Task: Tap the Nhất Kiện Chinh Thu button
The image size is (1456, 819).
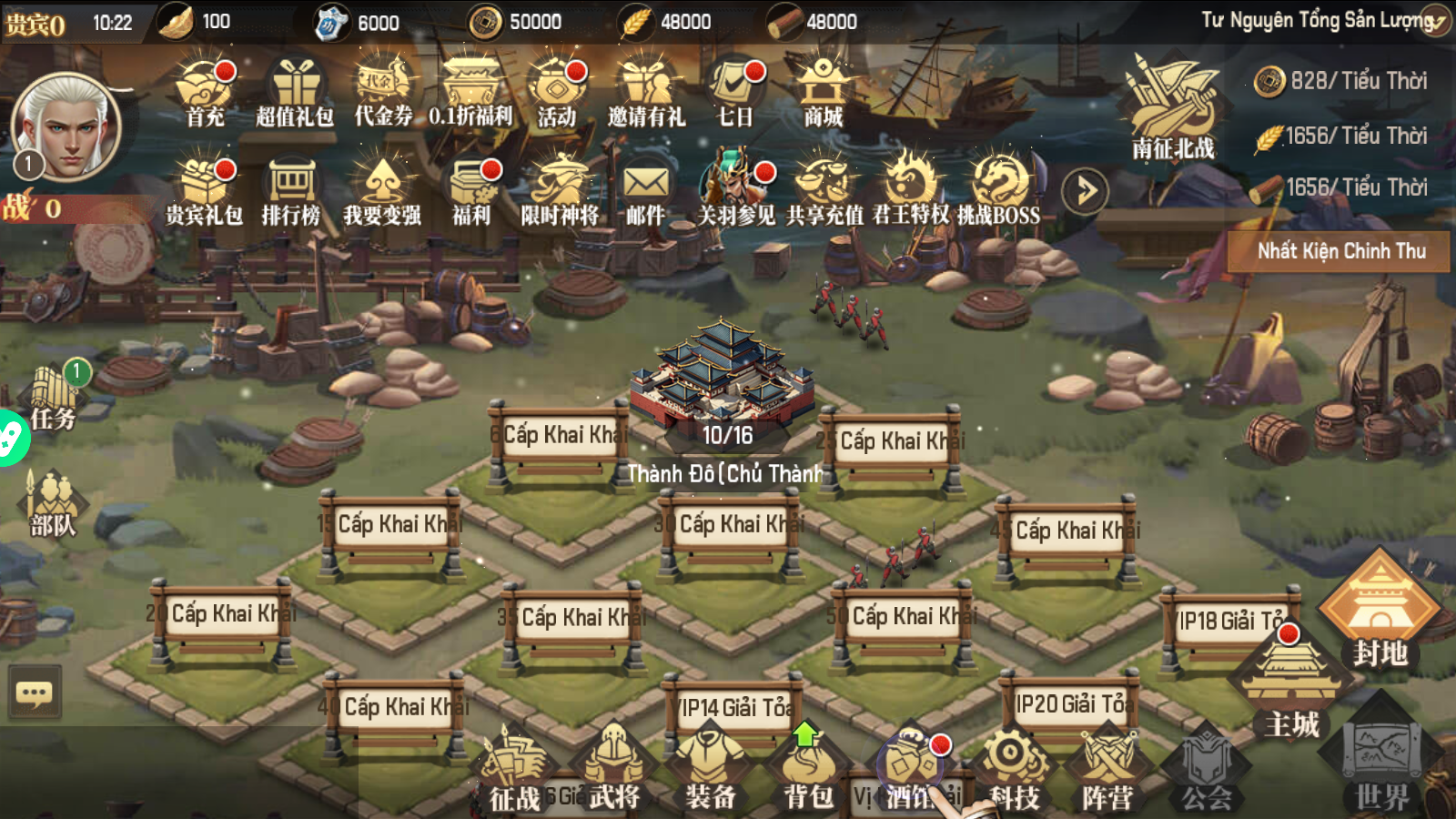Action: click(x=1340, y=251)
